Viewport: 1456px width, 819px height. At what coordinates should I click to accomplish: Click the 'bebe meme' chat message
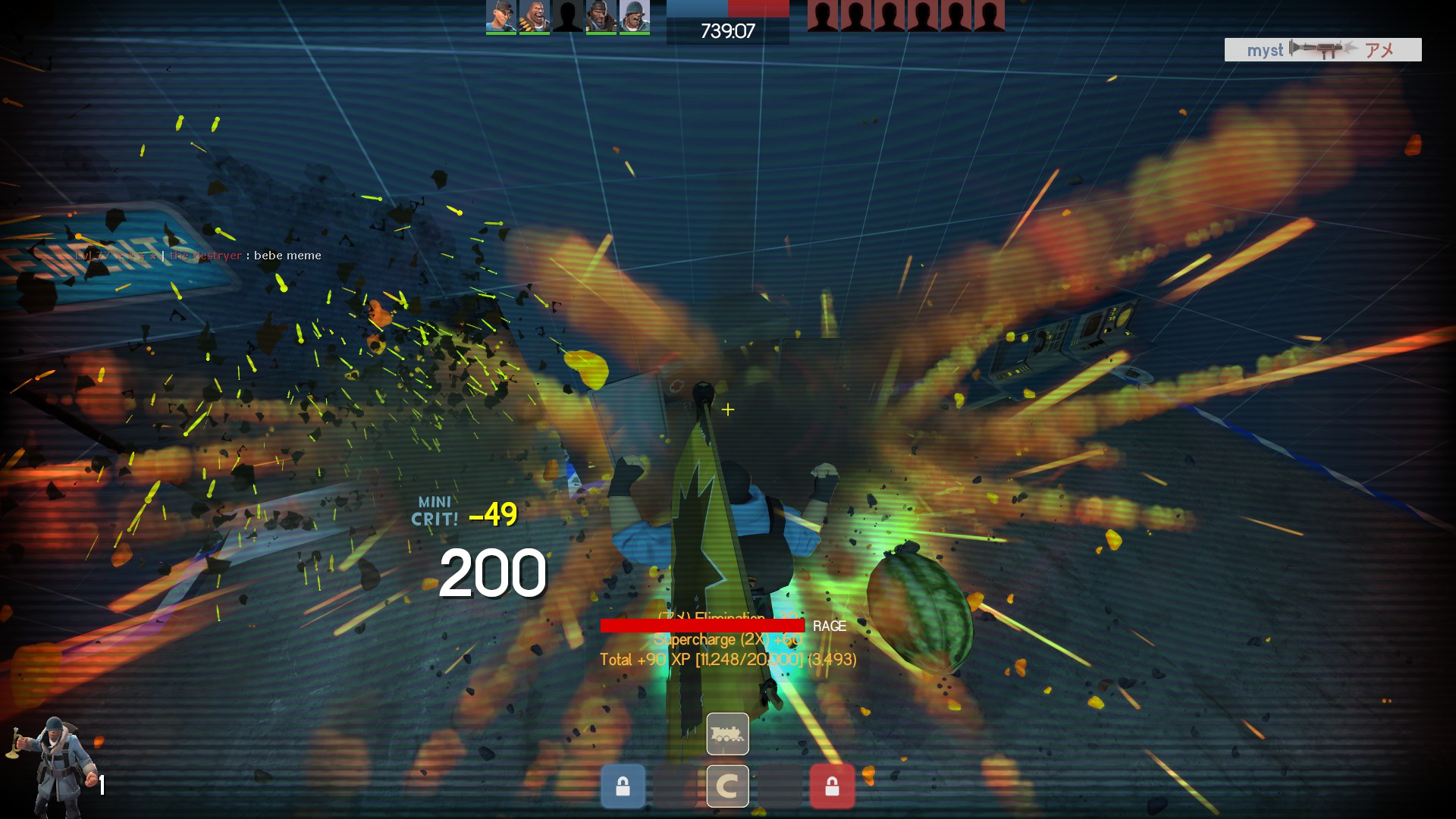click(199, 256)
